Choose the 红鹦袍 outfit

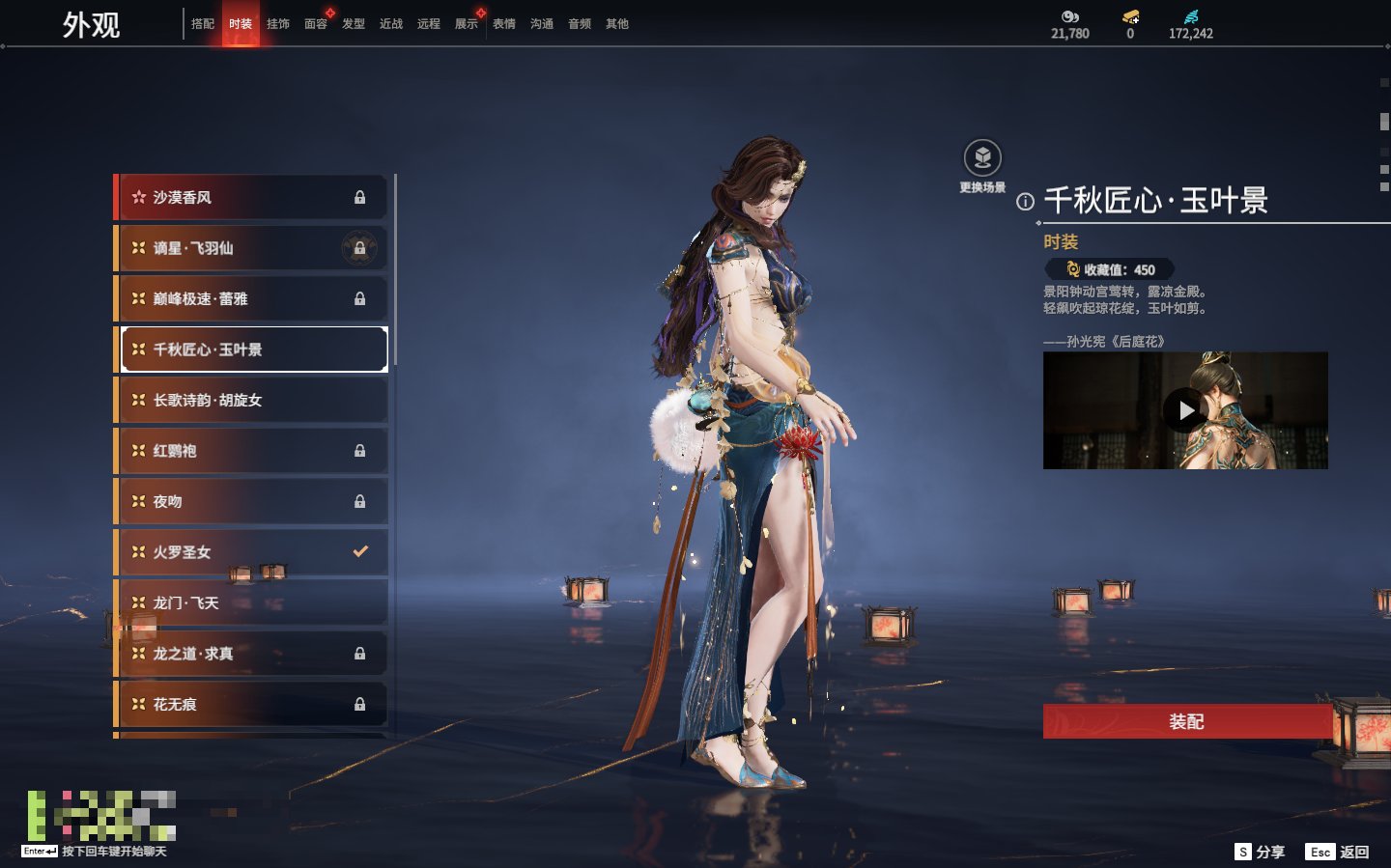251,451
